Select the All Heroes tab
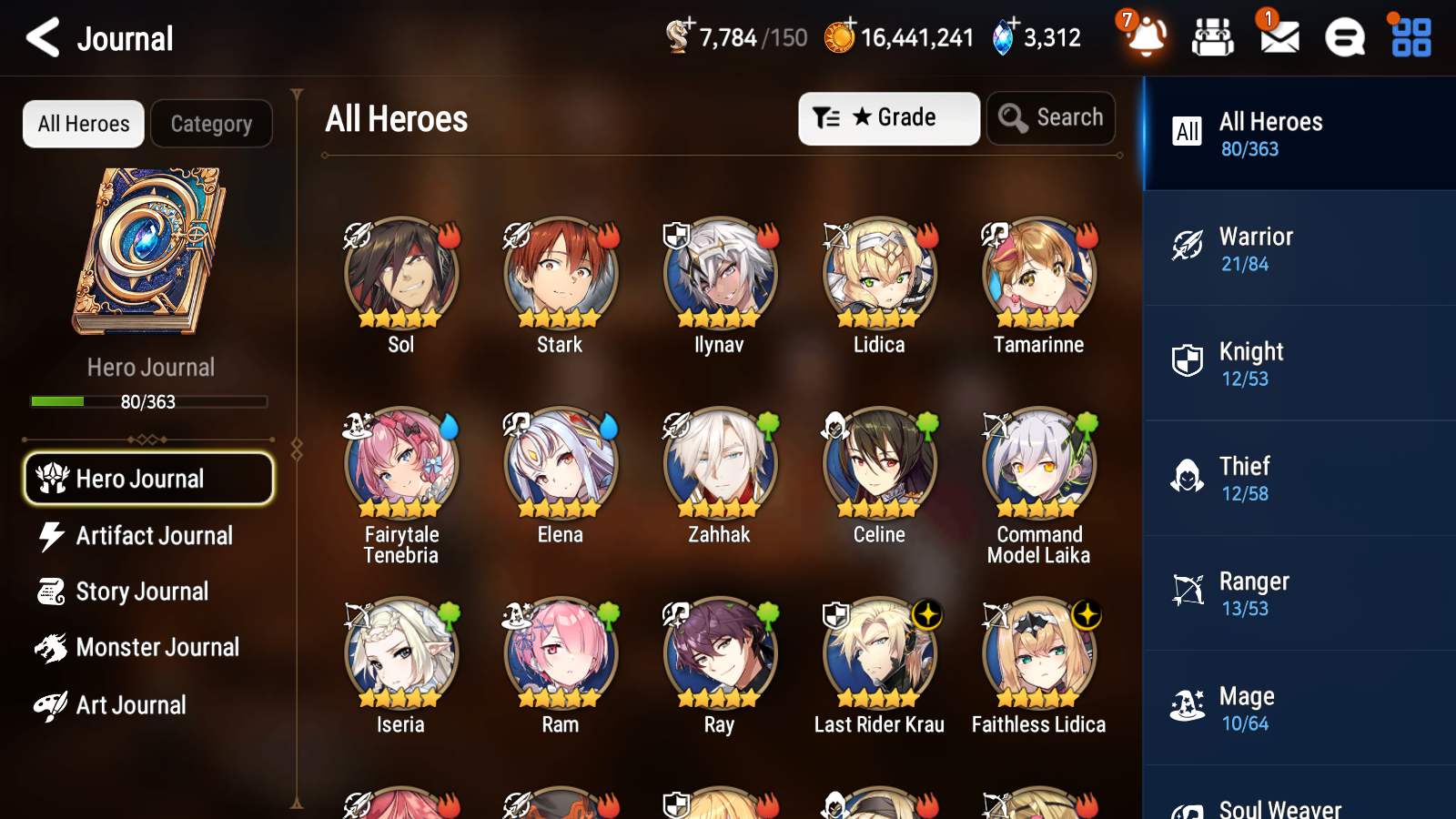This screenshot has height=819, width=1456. (x=83, y=124)
